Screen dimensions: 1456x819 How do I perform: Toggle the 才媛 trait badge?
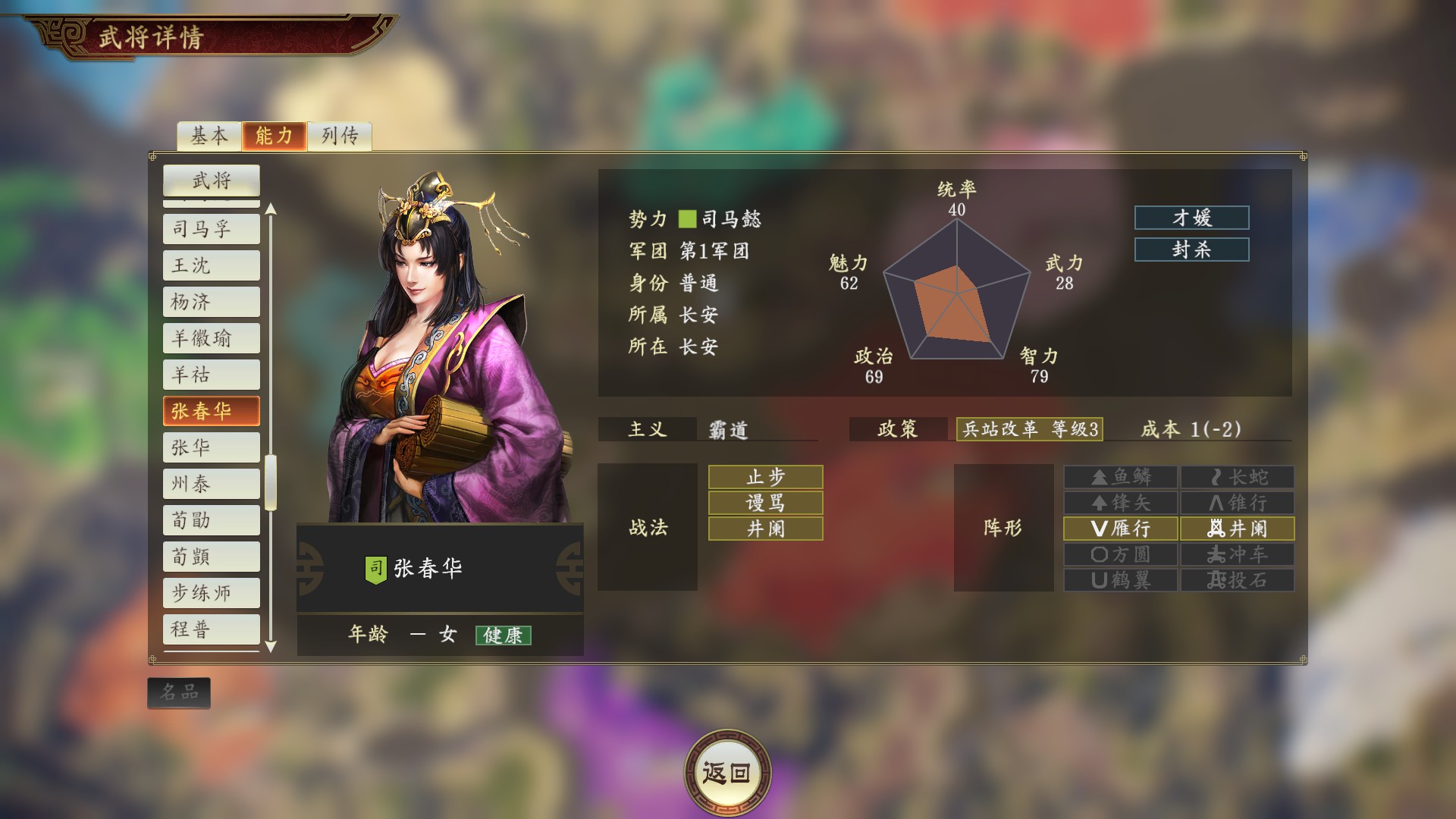(x=1191, y=218)
